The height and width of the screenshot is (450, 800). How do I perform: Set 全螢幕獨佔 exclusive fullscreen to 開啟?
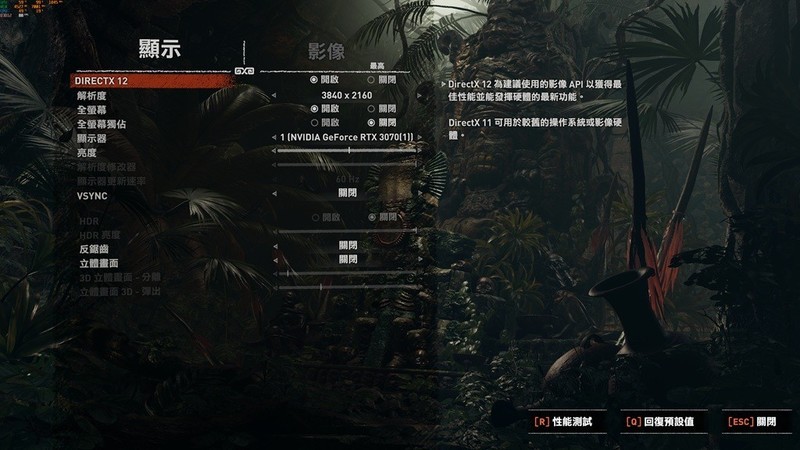click(x=315, y=122)
